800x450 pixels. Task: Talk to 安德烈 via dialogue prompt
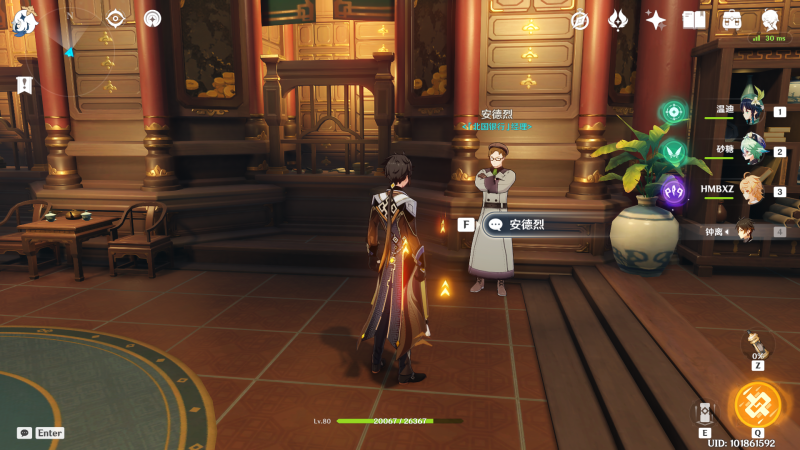[529, 225]
